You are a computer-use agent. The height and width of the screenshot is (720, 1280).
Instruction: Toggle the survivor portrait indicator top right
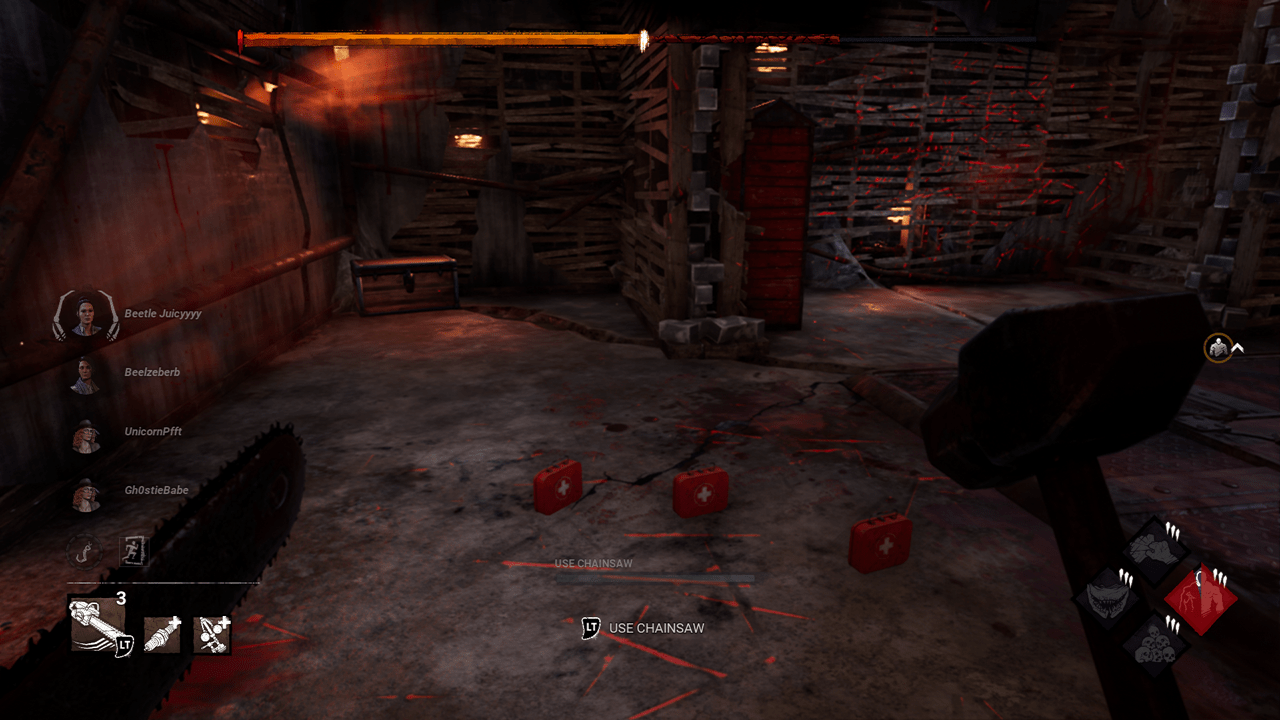click(x=1216, y=345)
